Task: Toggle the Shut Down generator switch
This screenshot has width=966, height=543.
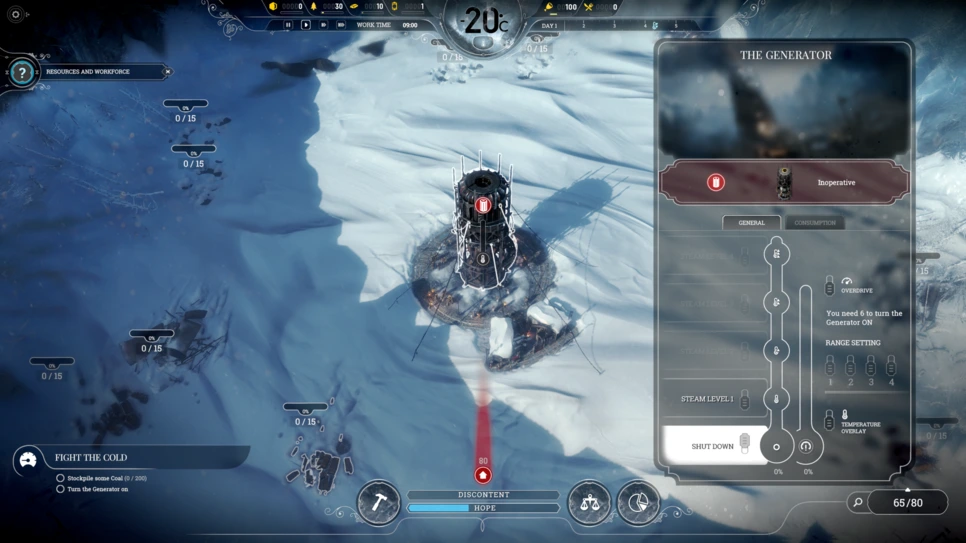Action: point(744,445)
